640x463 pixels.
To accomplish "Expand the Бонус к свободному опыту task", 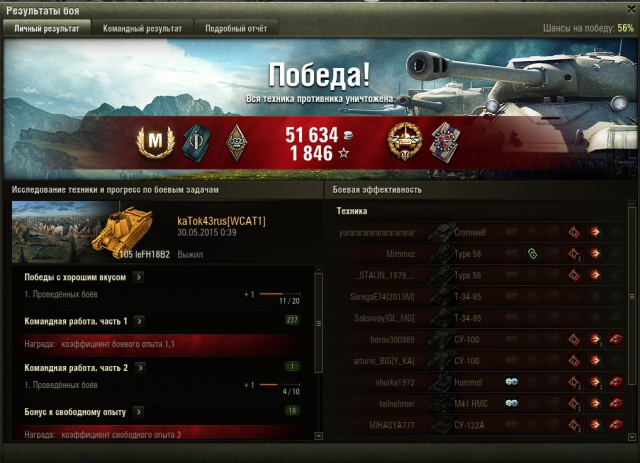I will tap(135, 411).
